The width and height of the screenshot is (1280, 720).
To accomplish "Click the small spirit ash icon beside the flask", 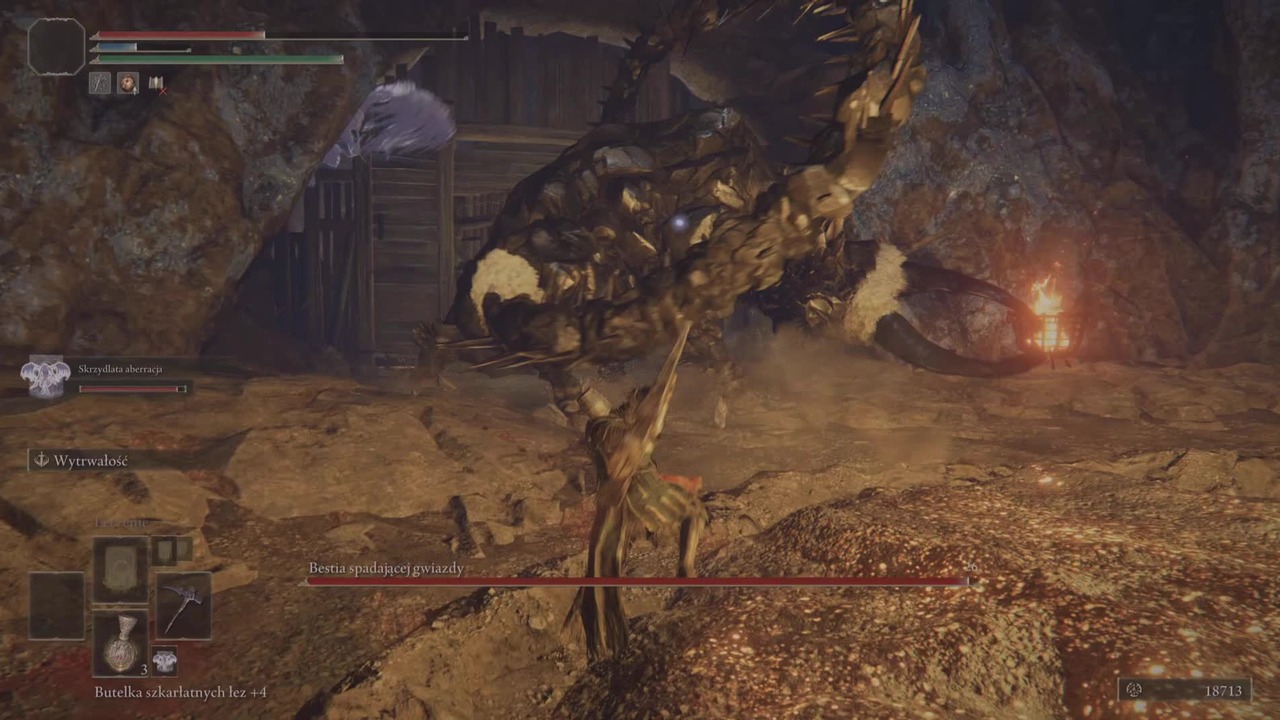I will pos(164,660).
